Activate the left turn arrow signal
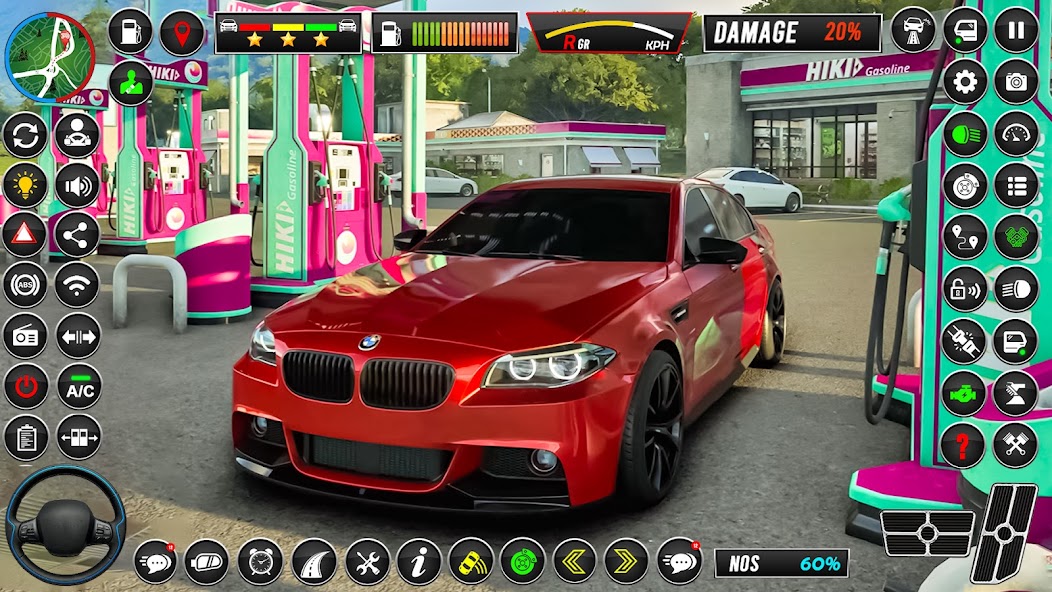 [x=575, y=561]
